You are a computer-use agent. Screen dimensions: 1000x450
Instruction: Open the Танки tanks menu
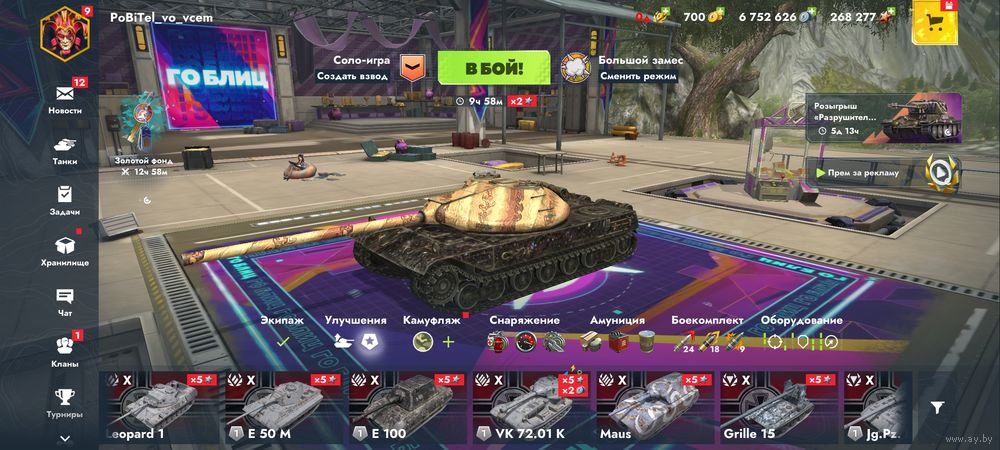pyautogui.click(x=65, y=150)
